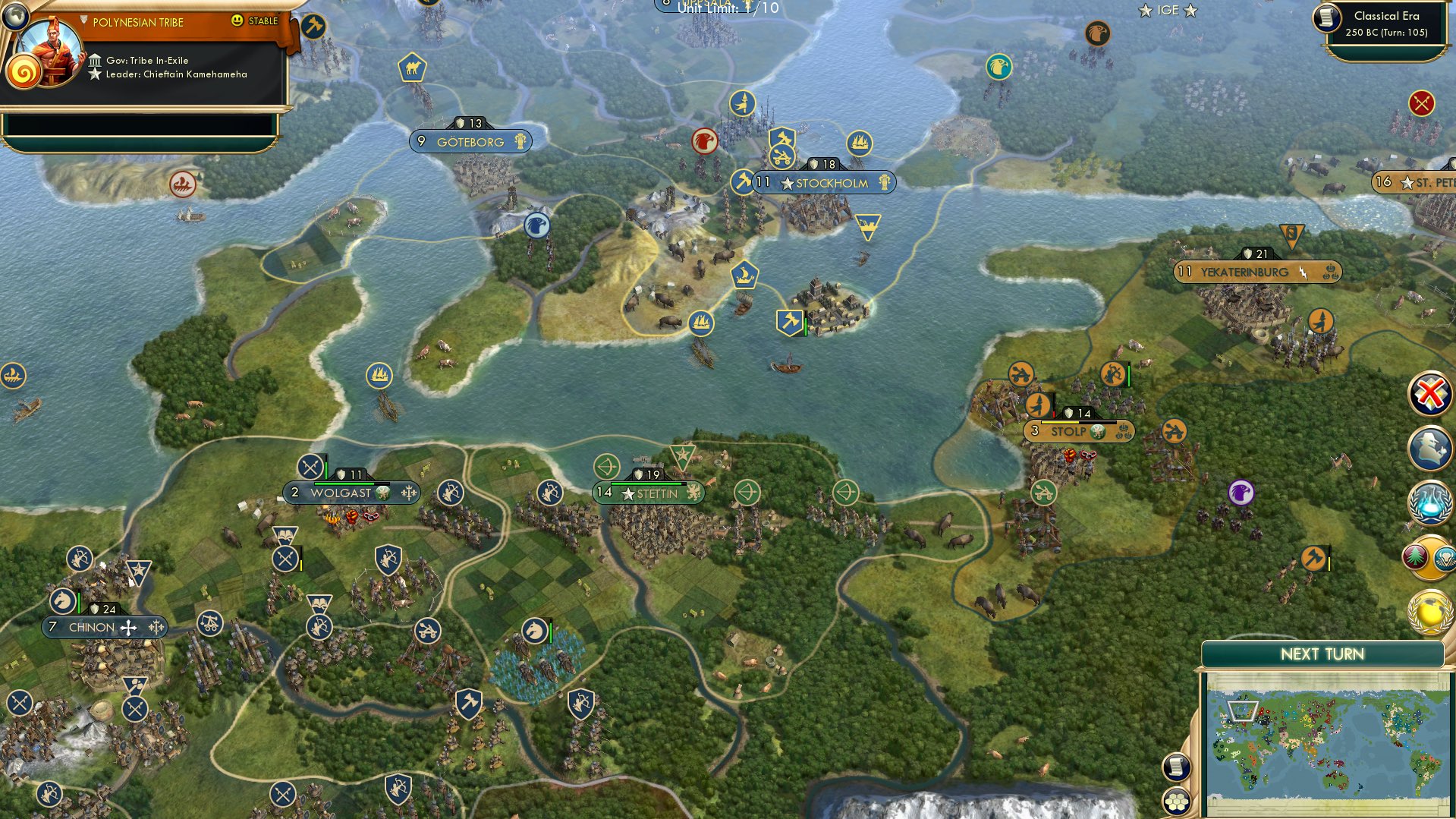The image size is (1456, 819).
Task: Open the notification log scroll beside the minimap
Action: click(x=1177, y=767)
